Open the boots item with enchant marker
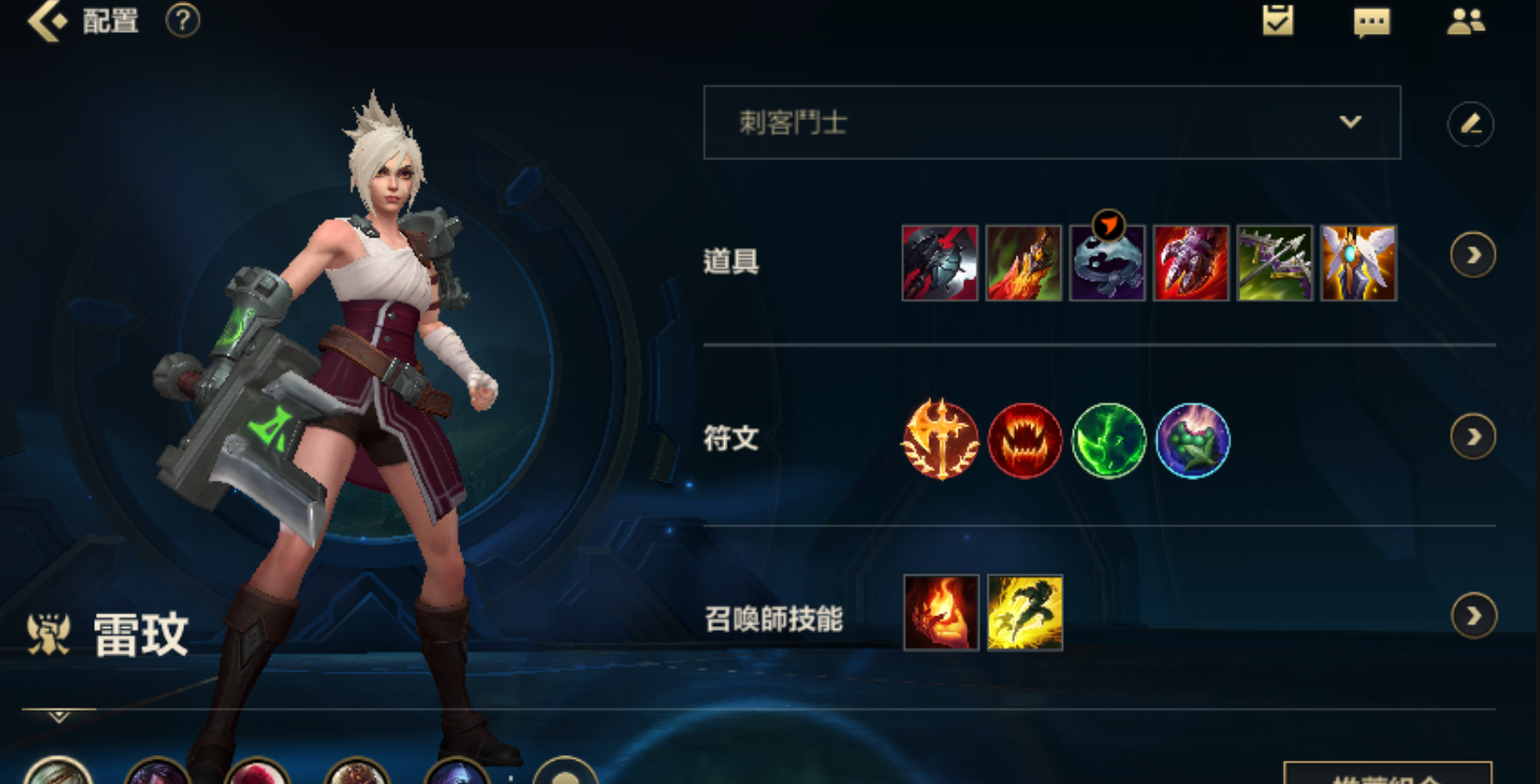Screen dimensions: 1540x784 [x=1108, y=262]
